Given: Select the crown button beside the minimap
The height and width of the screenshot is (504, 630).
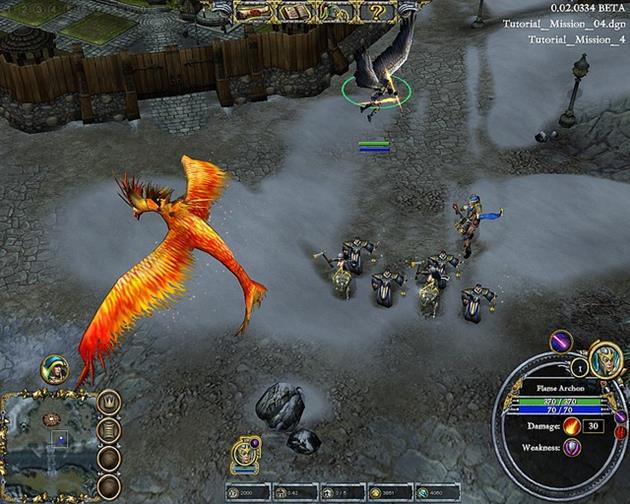Looking at the screenshot, I should tap(108, 404).
